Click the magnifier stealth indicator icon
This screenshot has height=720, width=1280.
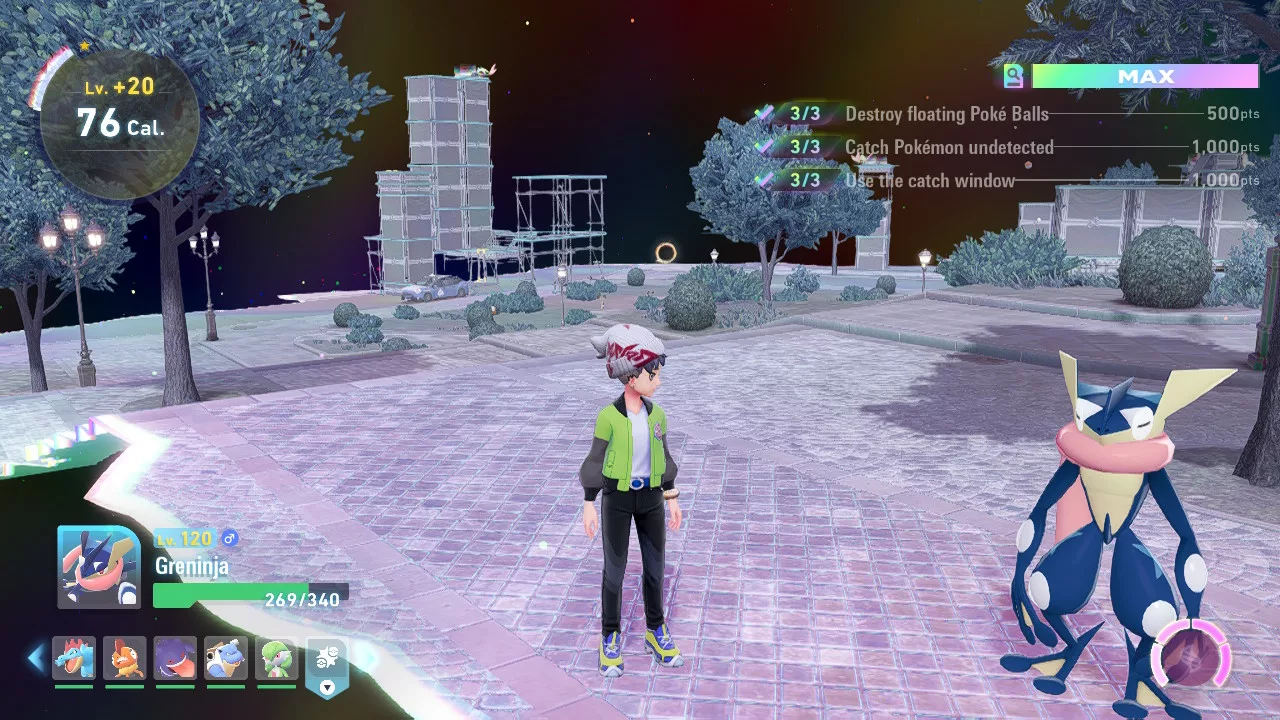pos(1015,76)
